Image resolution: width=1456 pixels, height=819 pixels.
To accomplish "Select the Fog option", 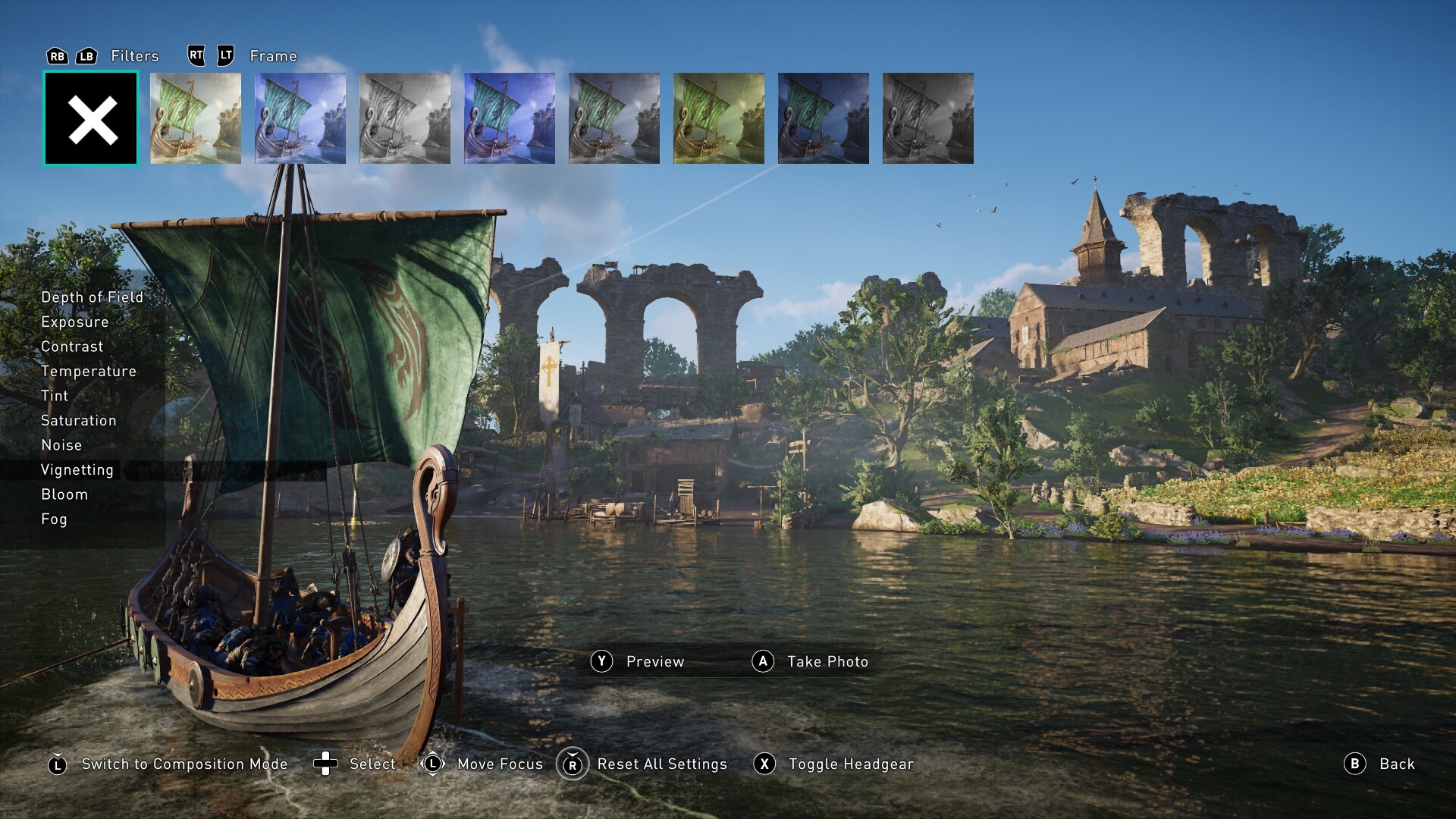I will pyautogui.click(x=54, y=519).
